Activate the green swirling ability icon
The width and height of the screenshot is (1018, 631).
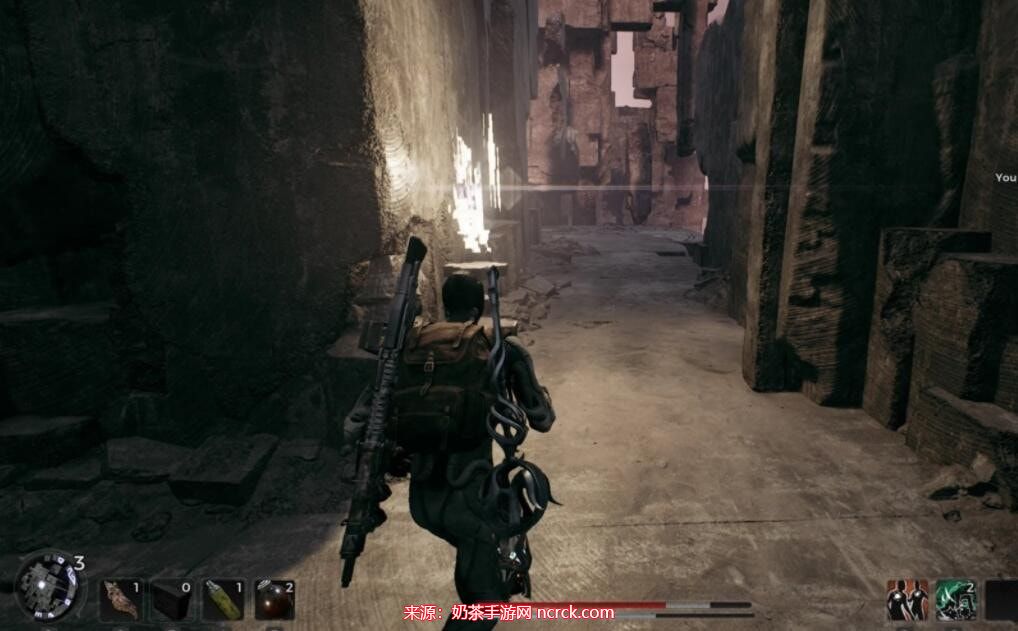[954, 600]
